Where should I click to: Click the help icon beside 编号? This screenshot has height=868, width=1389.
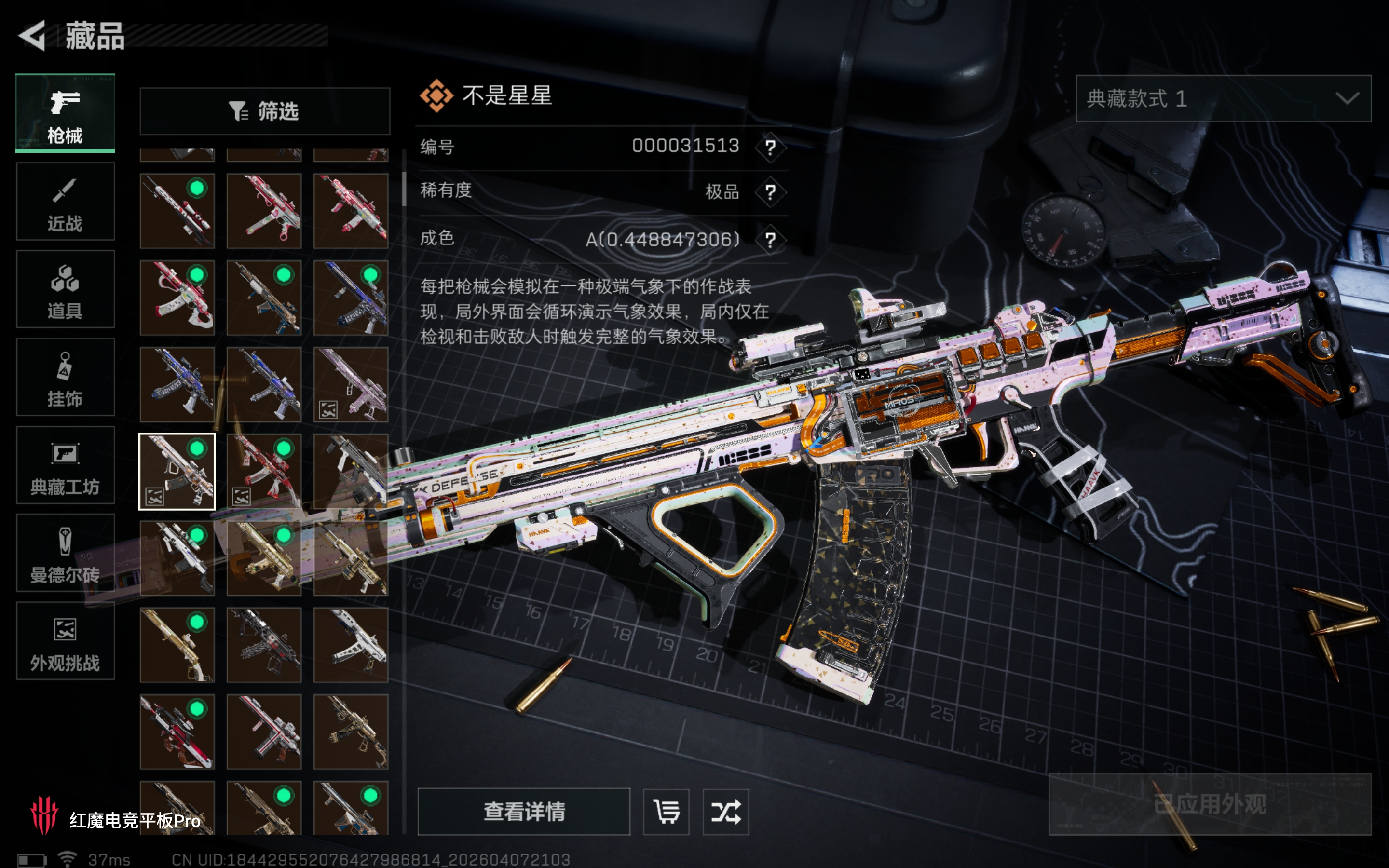770,148
